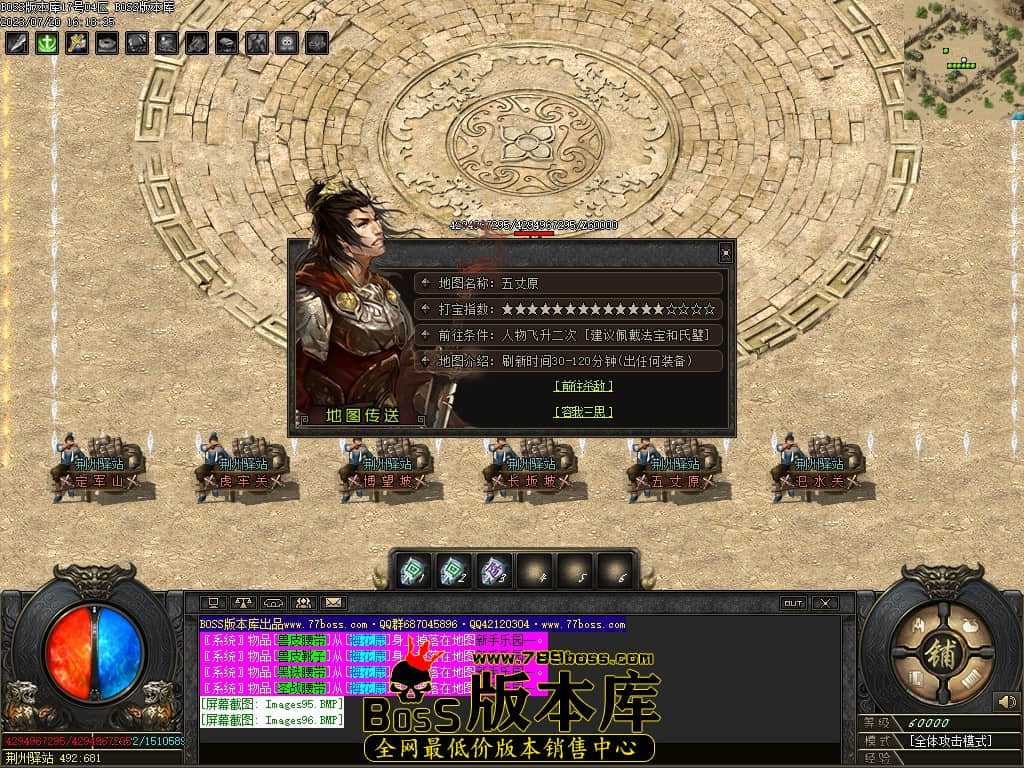Click the golden cross buff icon
Viewport: 1024px width, 768px height.
(77, 43)
